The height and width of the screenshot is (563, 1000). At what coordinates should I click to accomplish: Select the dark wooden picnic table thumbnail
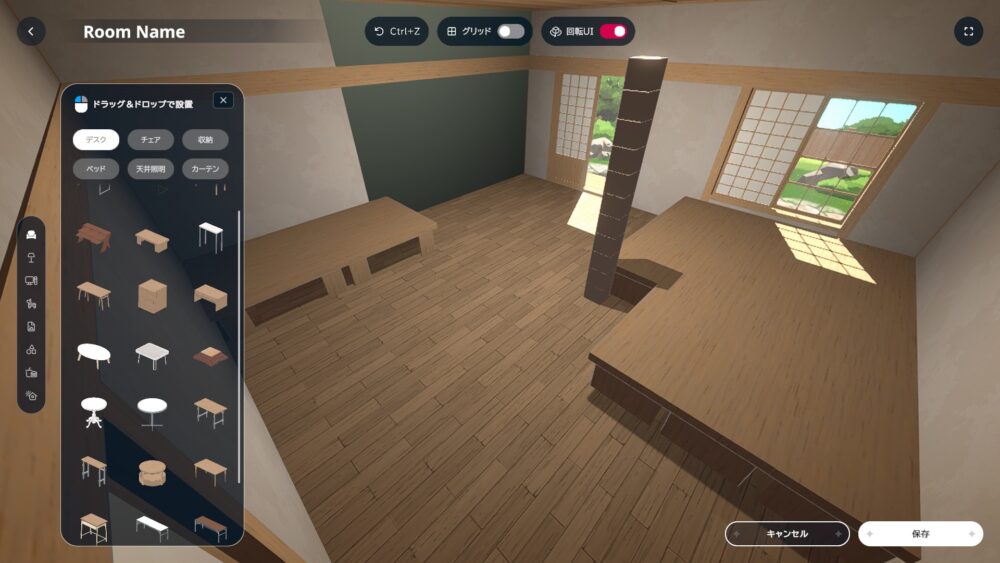[x=94, y=236]
